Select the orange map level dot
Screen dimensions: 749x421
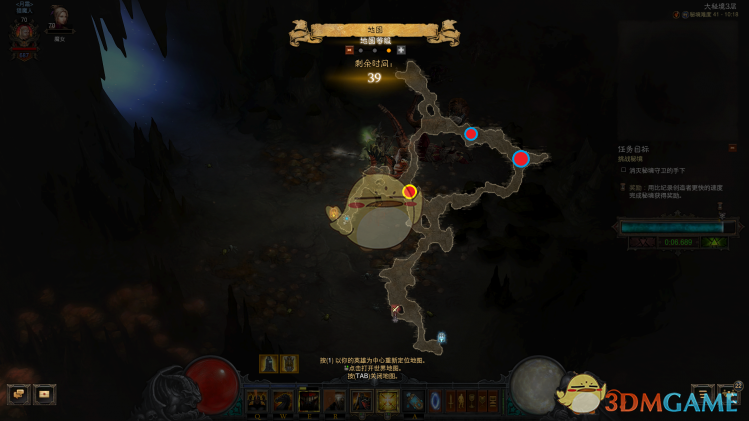(x=388, y=49)
